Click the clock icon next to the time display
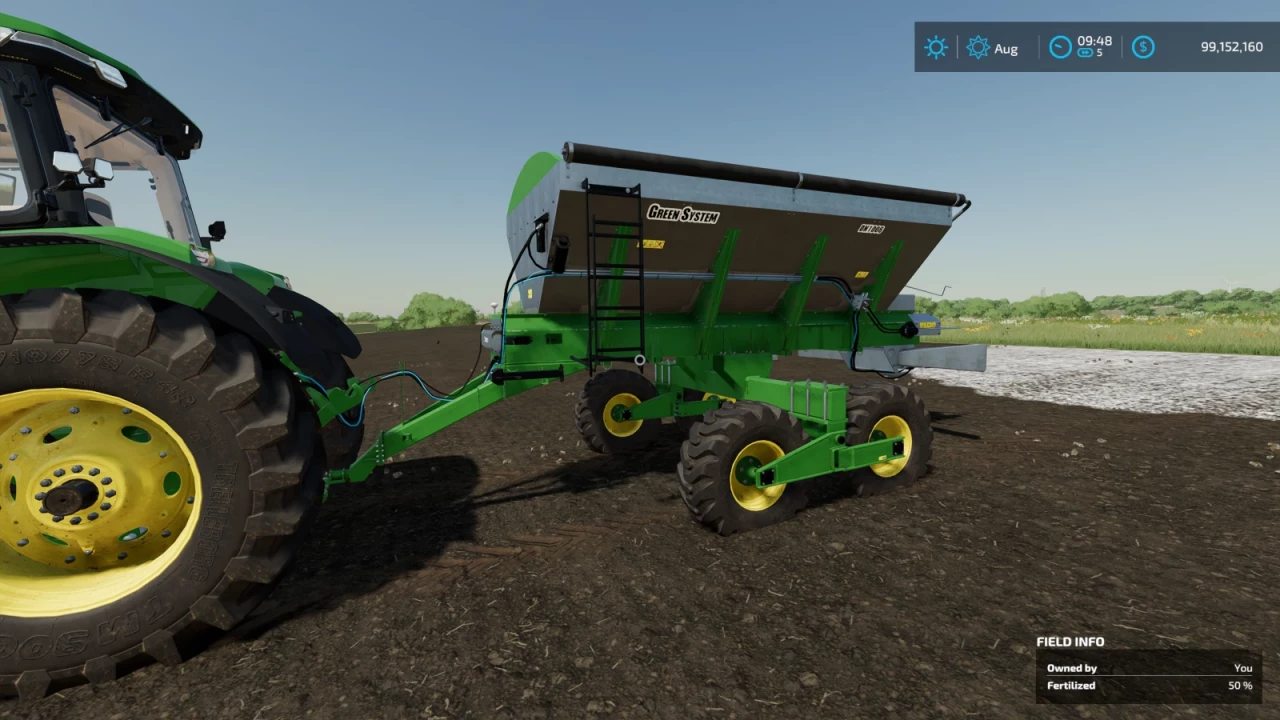Viewport: 1280px width, 720px height. pyautogui.click(x=1059, y=46)
